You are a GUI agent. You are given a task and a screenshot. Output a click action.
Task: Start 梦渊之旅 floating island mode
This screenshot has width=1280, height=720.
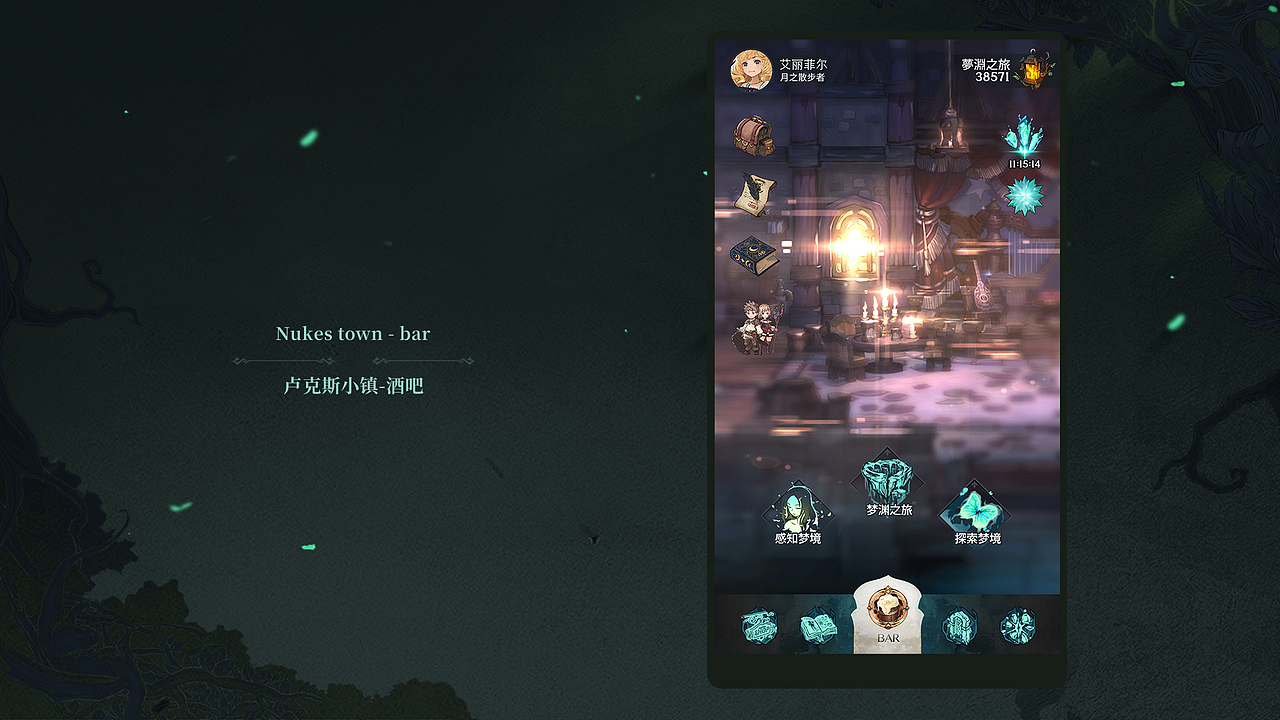(x=888, y=482)
